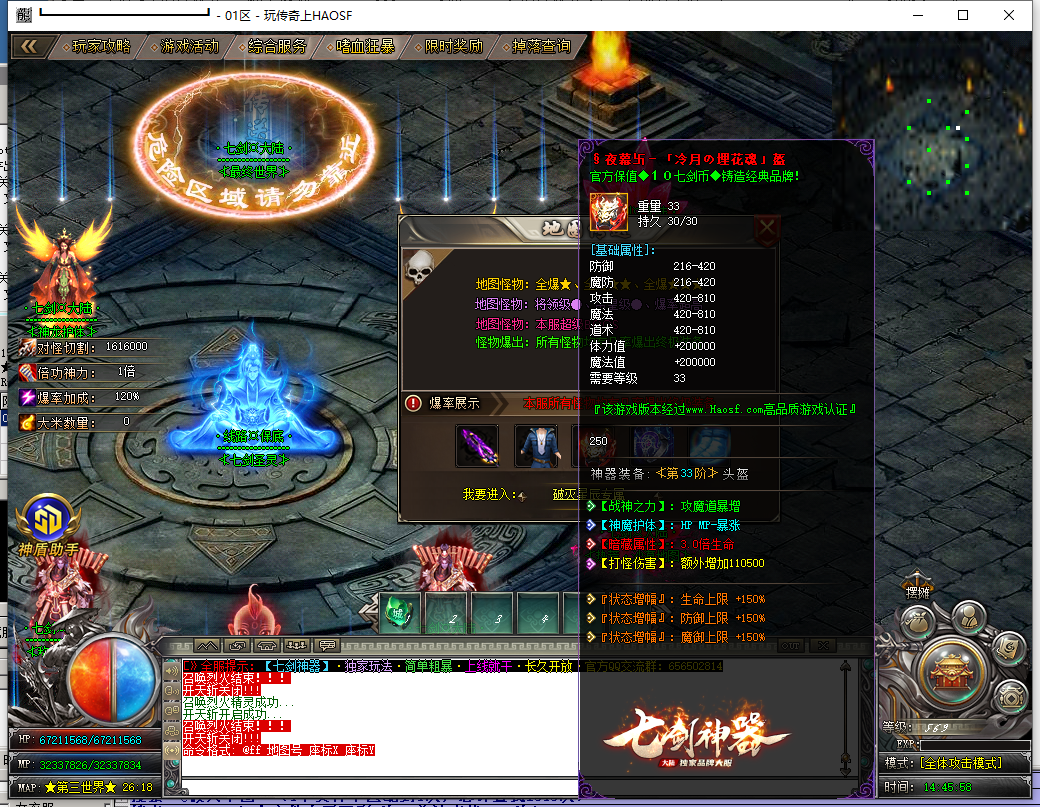Viewport: 1040px width, 807px height.
Task: Close the map info dialog
Action: [x=767, y=229]
